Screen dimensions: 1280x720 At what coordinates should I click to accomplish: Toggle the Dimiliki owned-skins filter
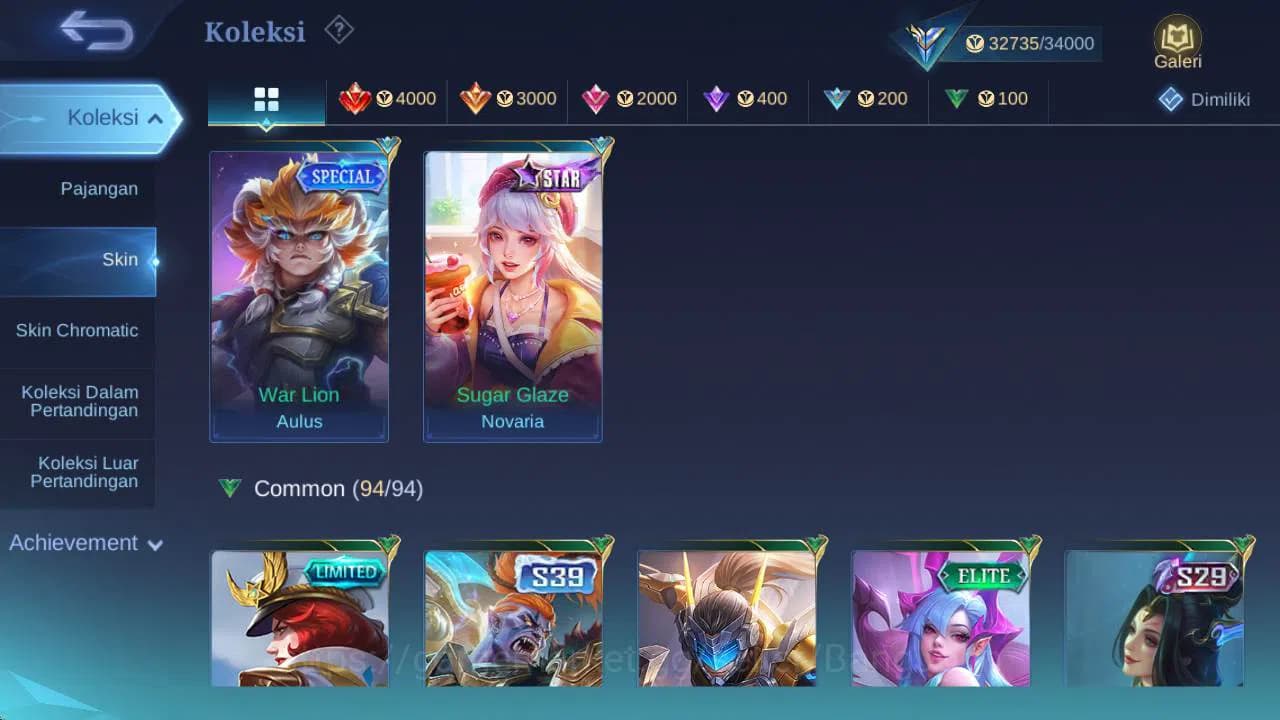click(1203, 99)
